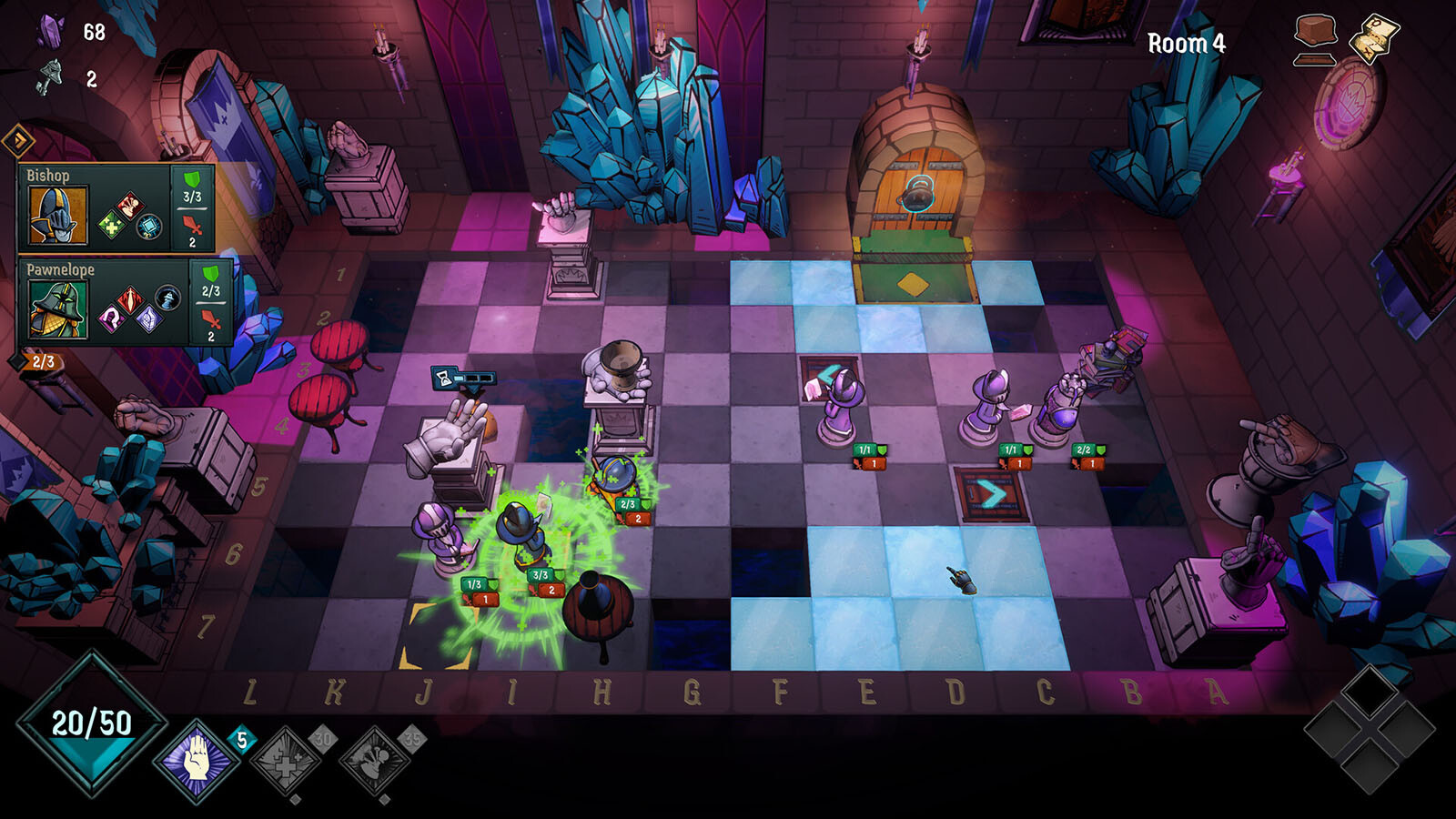This screenshot has width=1456, height=819.
Task: Click Bishop's blue square round trait icon
Action: [149, 226]
